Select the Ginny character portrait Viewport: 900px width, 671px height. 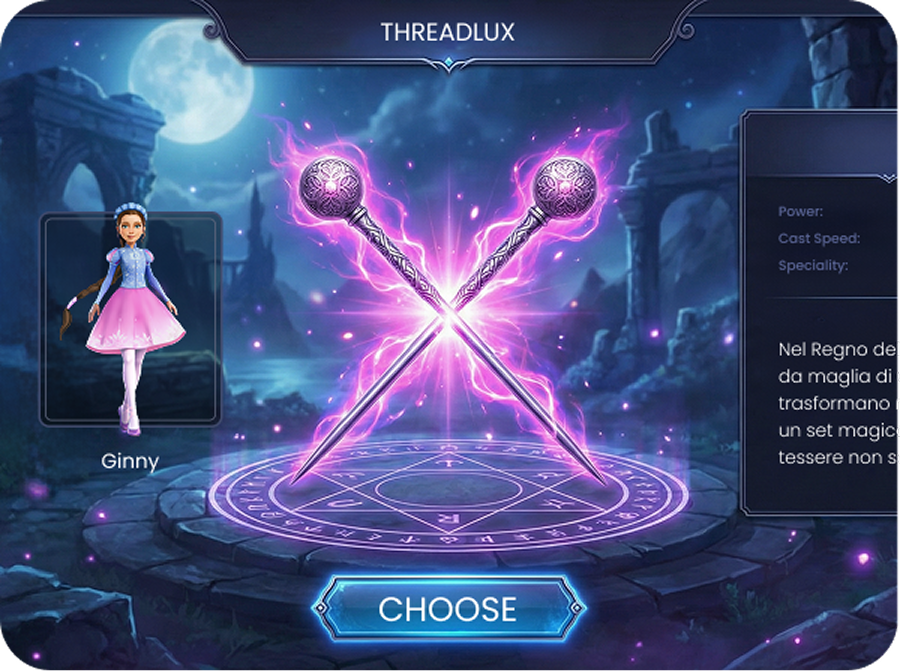(x=130, y=318)
